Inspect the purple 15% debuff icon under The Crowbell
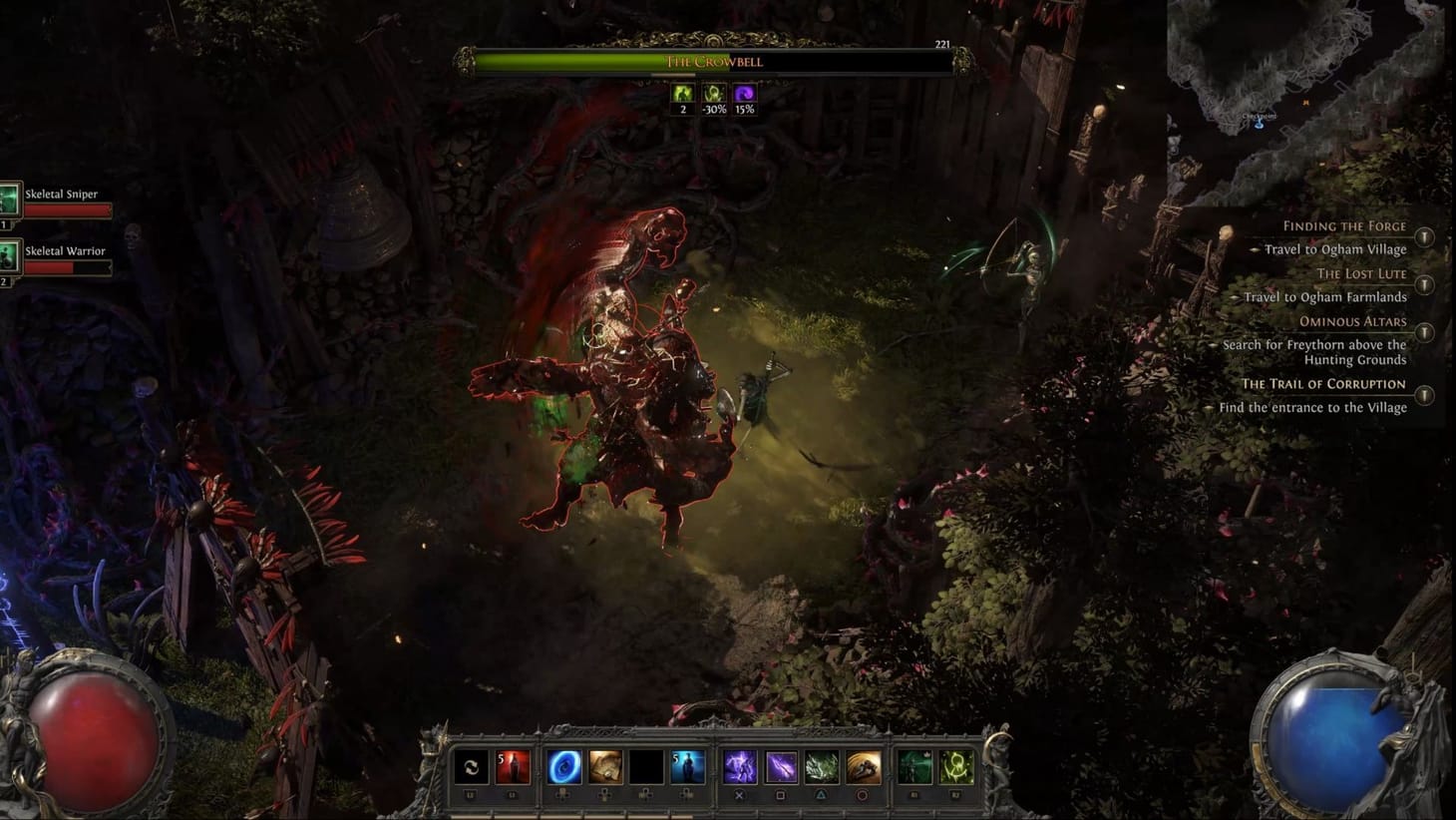Screen dimensions: 1456x820 pos(743,94)
